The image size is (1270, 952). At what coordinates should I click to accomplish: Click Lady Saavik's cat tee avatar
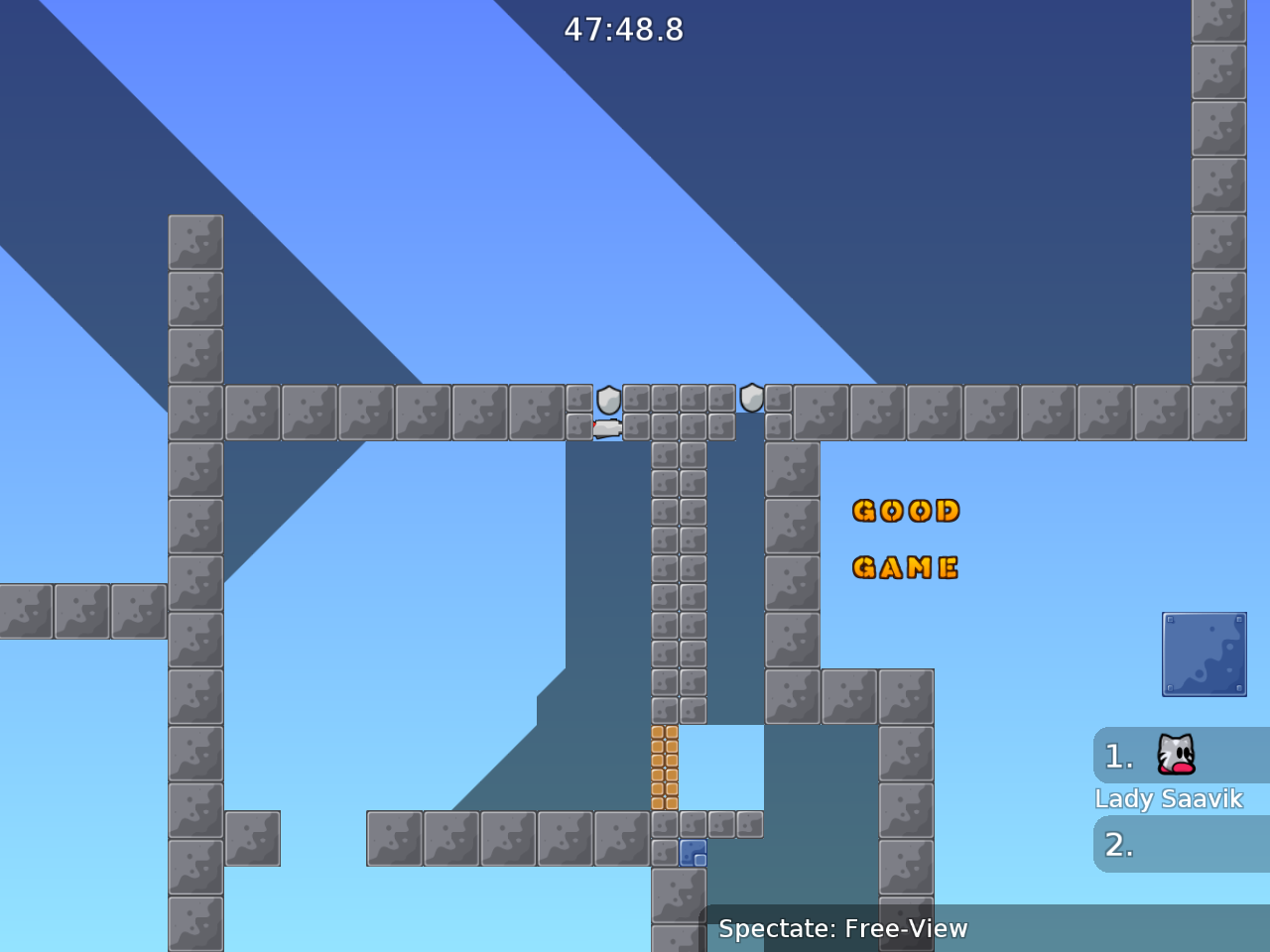1174,756
